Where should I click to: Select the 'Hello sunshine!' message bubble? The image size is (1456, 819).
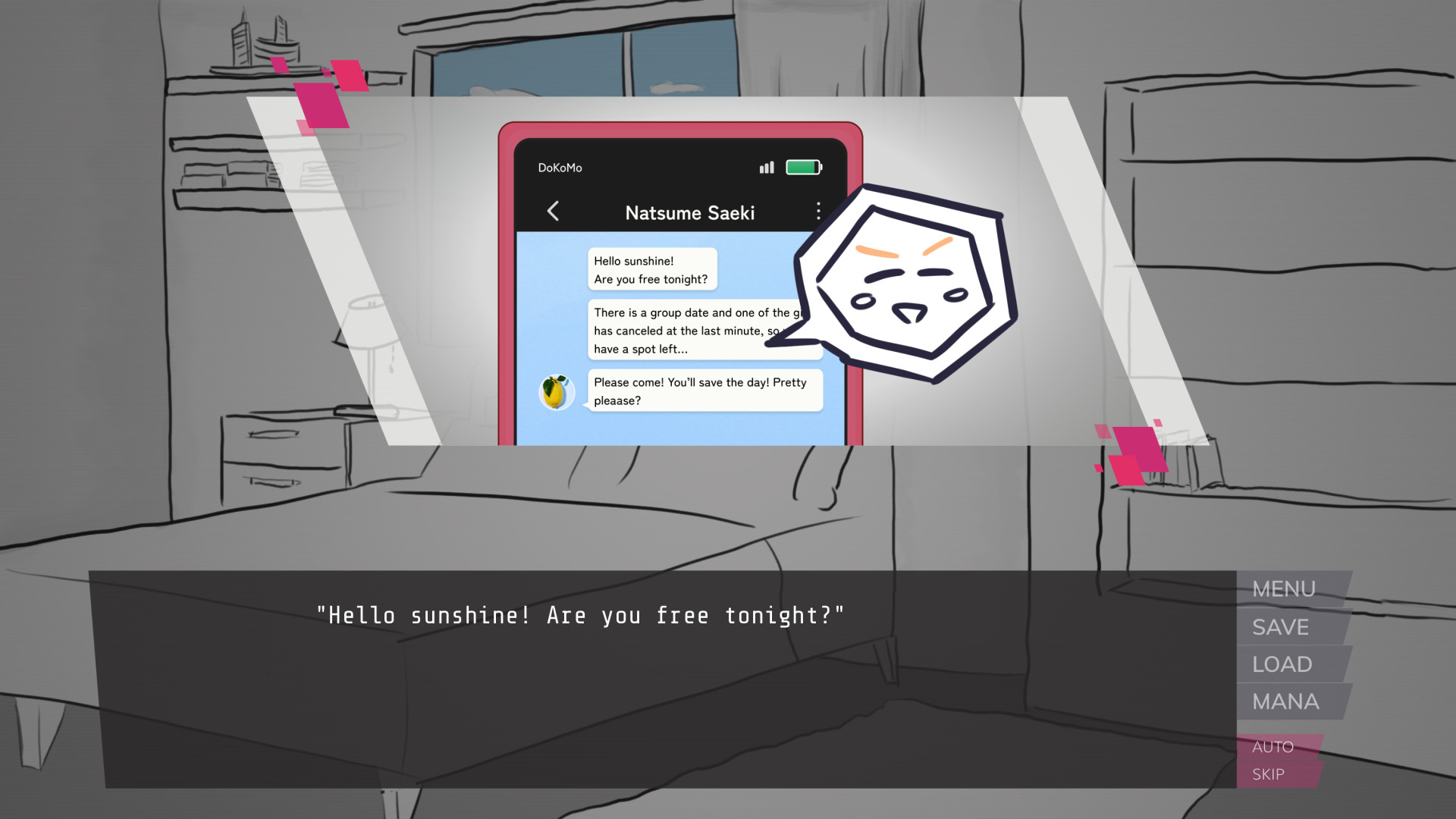[651, 269]
